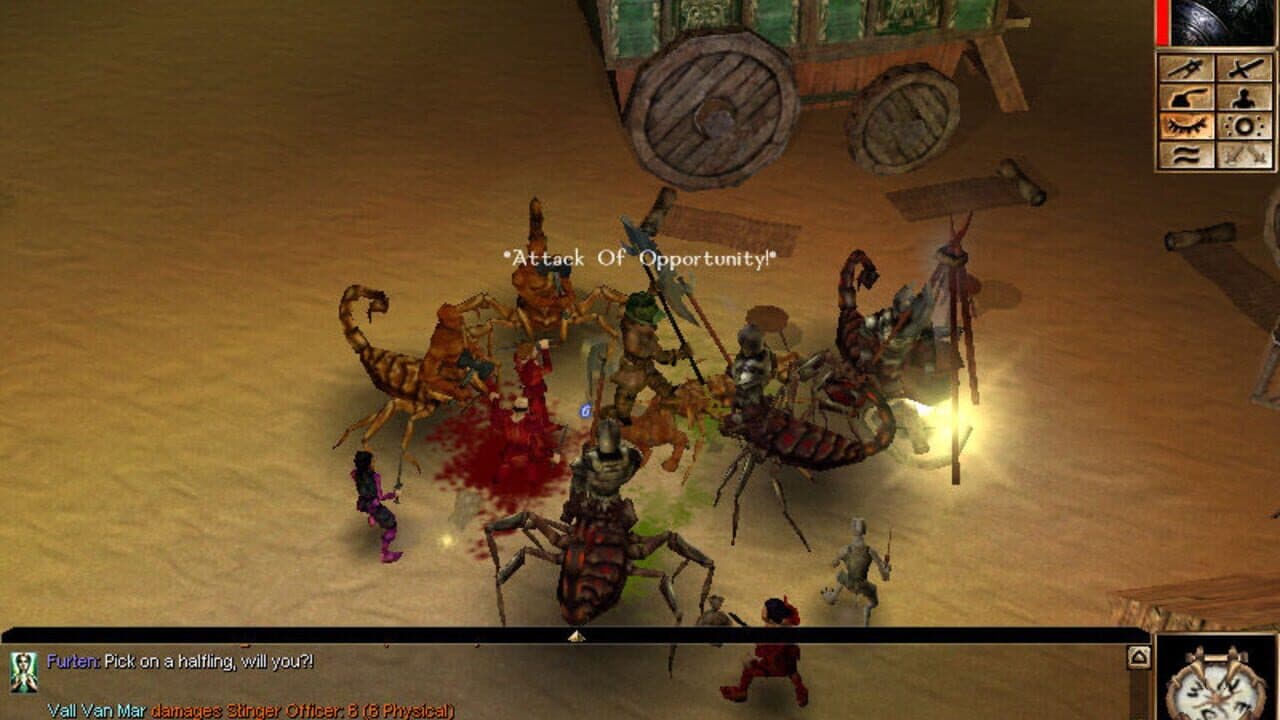This screenshot has height=720, width=1280.
Task: Open character sheet via body silhouette icon
Action: pos(1245,99)
